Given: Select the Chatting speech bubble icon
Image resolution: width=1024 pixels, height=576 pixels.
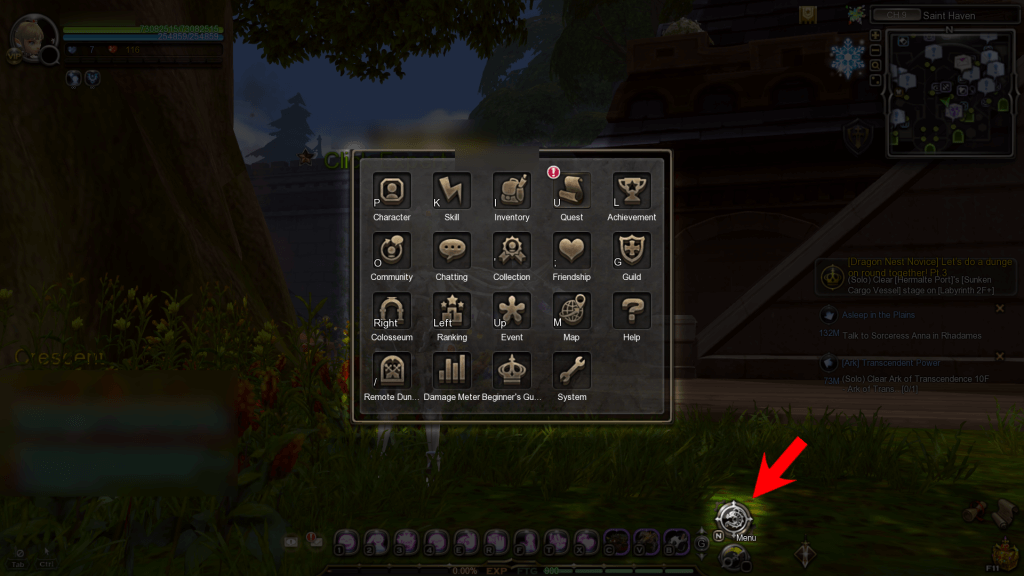Looking at the screenshot, I should pyautogui.click(x=451, y=250).
